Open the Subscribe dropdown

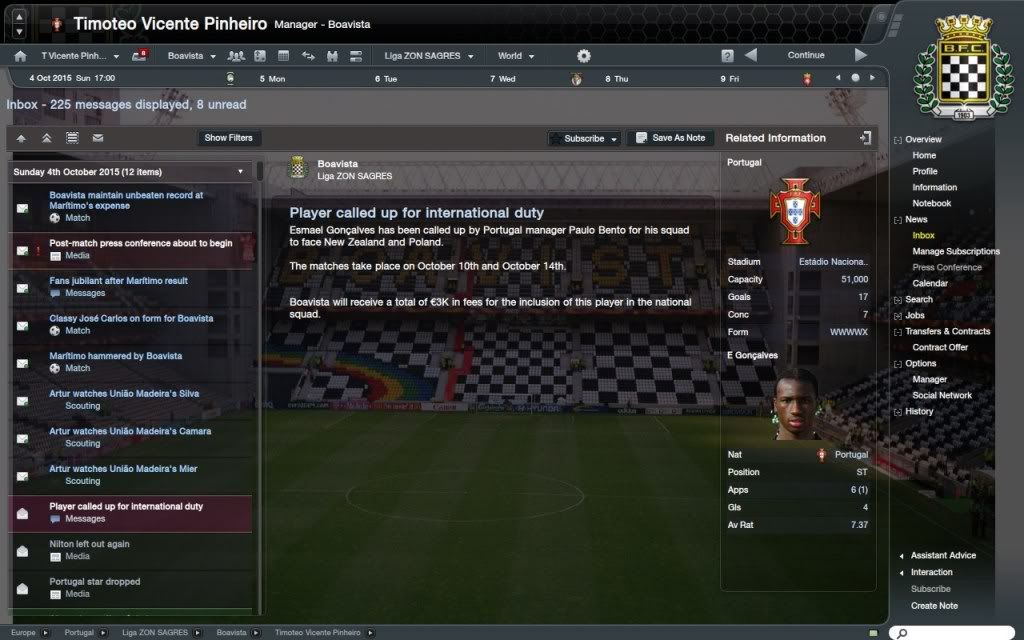click(x=584, y=138)
